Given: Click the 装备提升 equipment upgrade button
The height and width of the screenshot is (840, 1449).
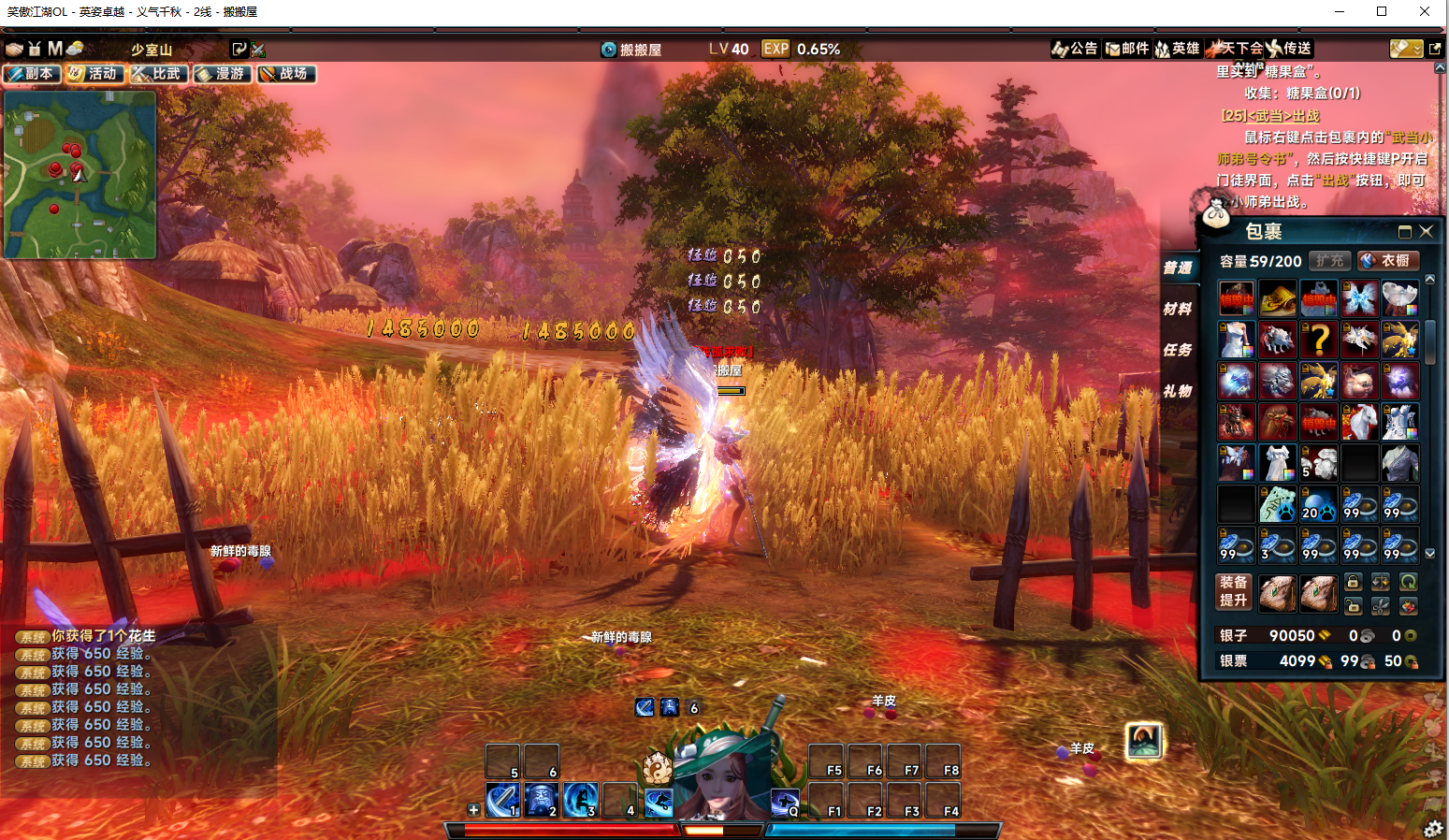Looking at the screenshot, I should [x=1233, y=591].
